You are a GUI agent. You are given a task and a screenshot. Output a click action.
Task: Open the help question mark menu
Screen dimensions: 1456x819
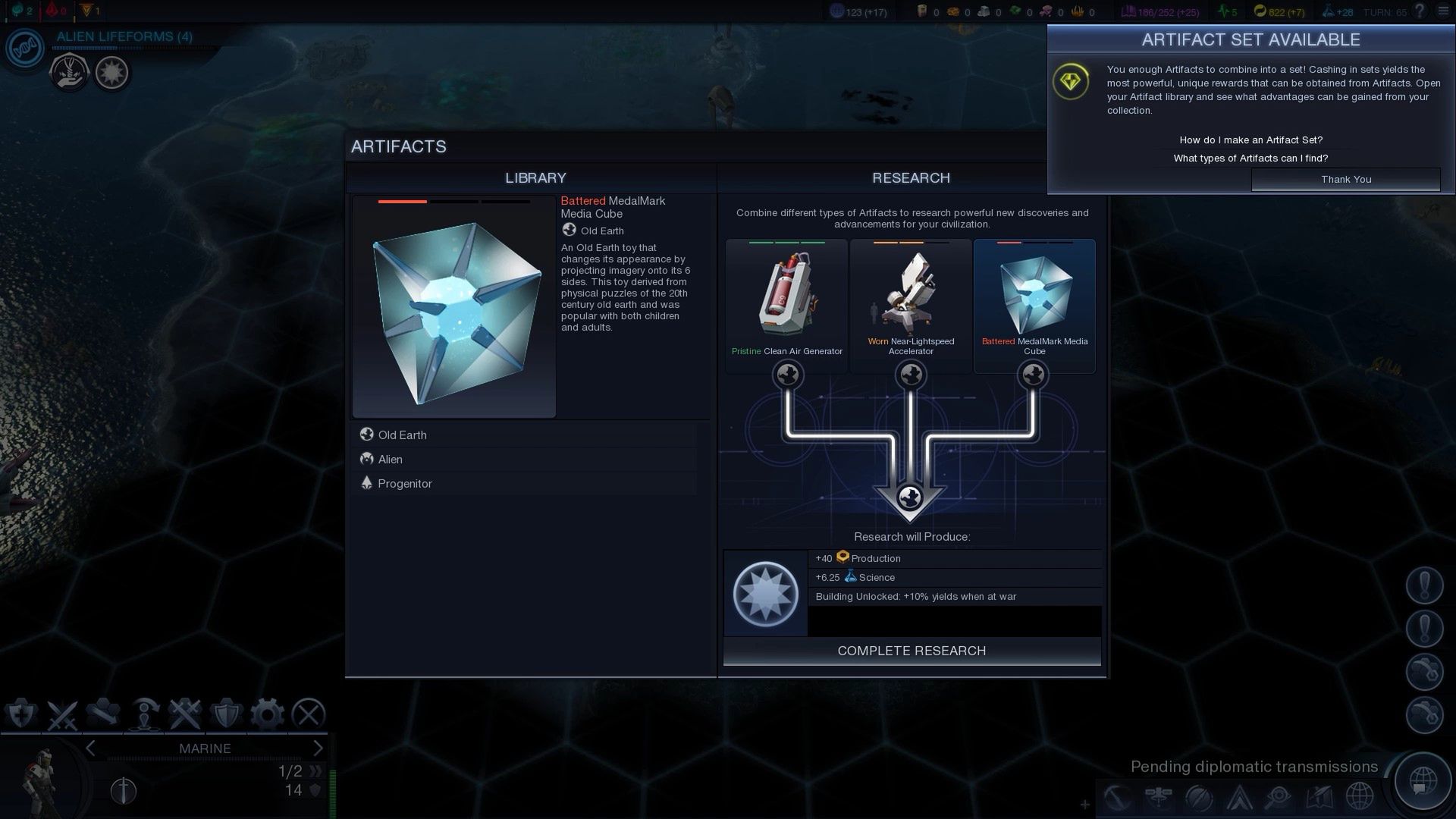tap(1420, 11)
